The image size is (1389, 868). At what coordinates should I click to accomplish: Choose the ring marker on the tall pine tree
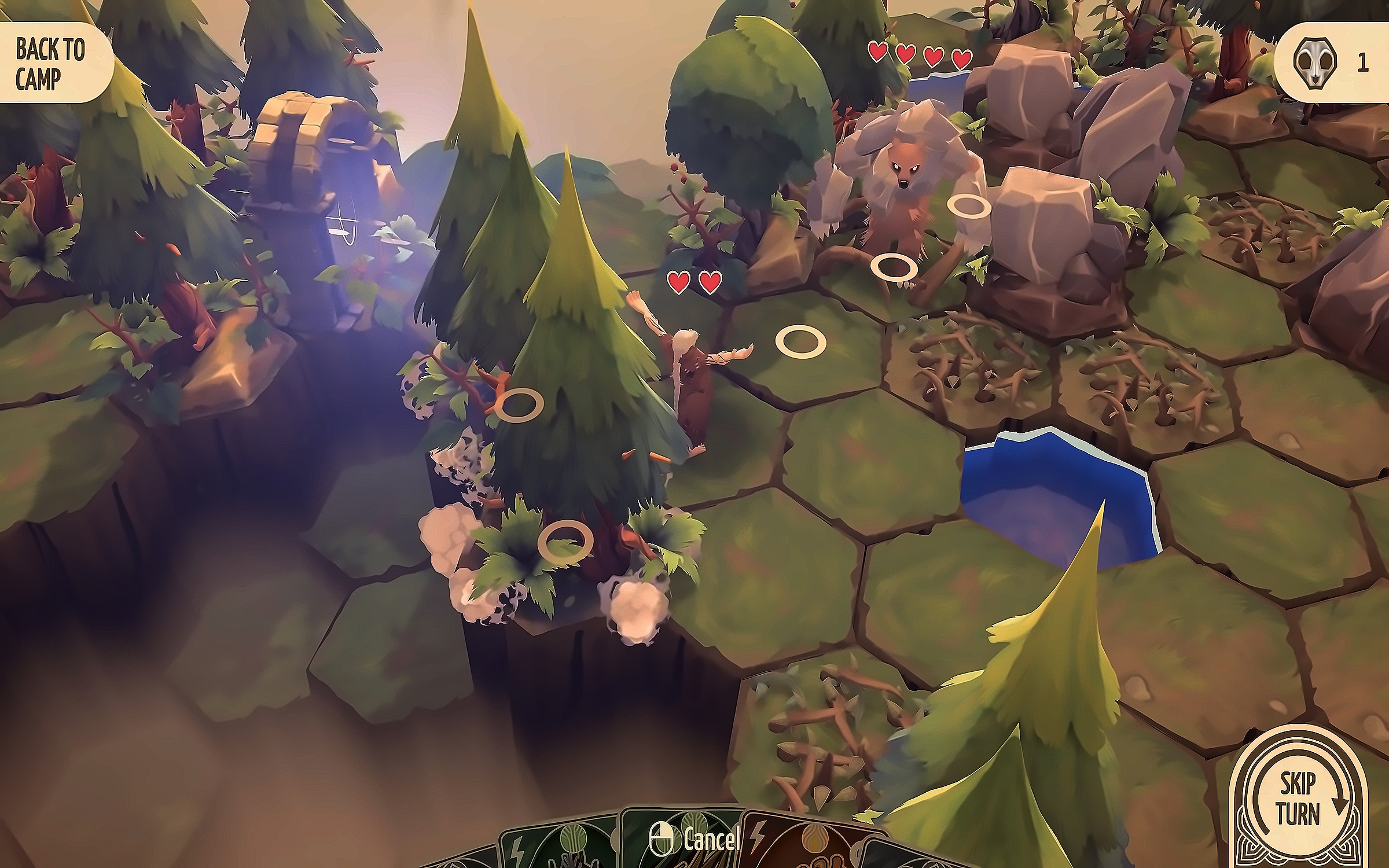pyautogui.click(x=520, y=404)
